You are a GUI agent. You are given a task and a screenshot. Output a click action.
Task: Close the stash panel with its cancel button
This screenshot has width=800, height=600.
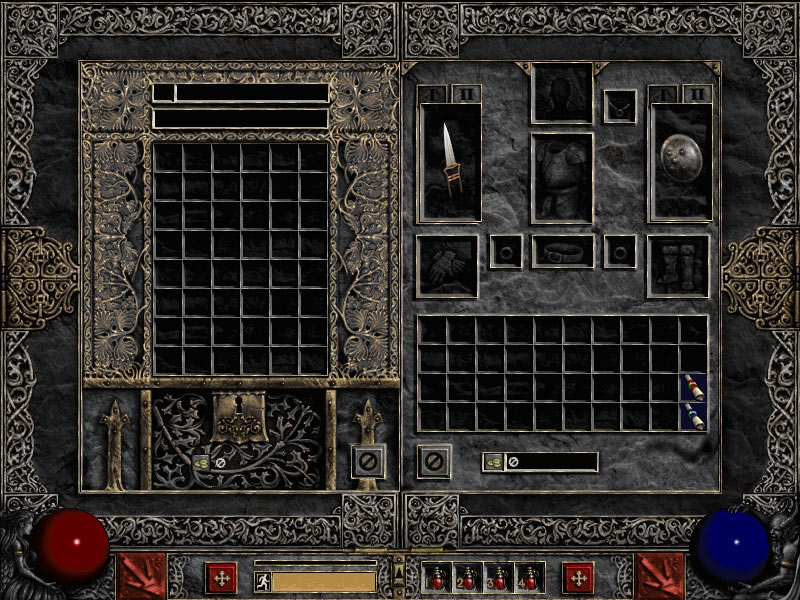[368, 461]
